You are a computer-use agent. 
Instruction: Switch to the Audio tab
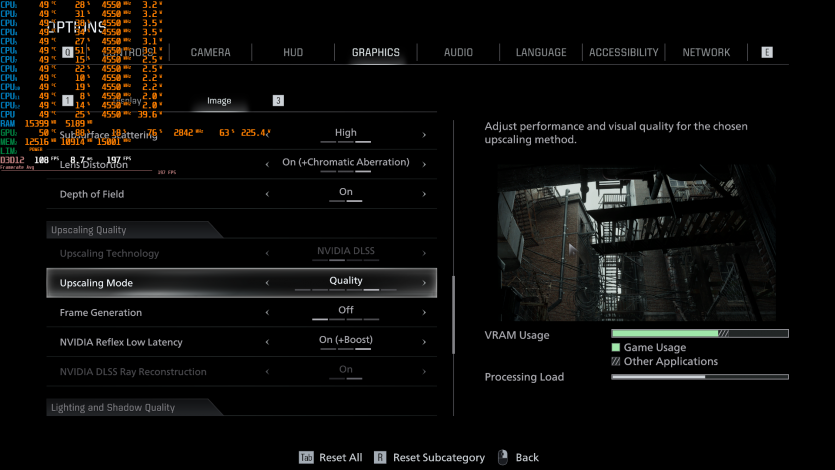pyautogui.click(x=458, y=52)
